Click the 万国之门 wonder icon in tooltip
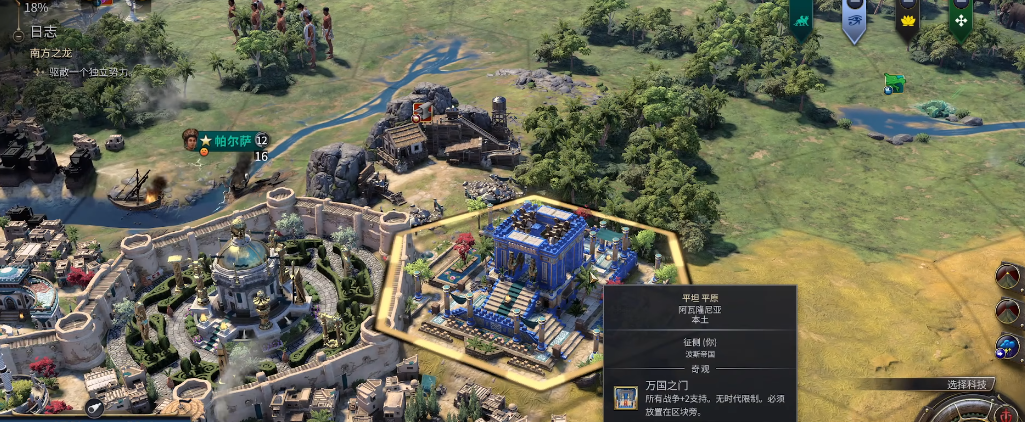 pos(626,398)
